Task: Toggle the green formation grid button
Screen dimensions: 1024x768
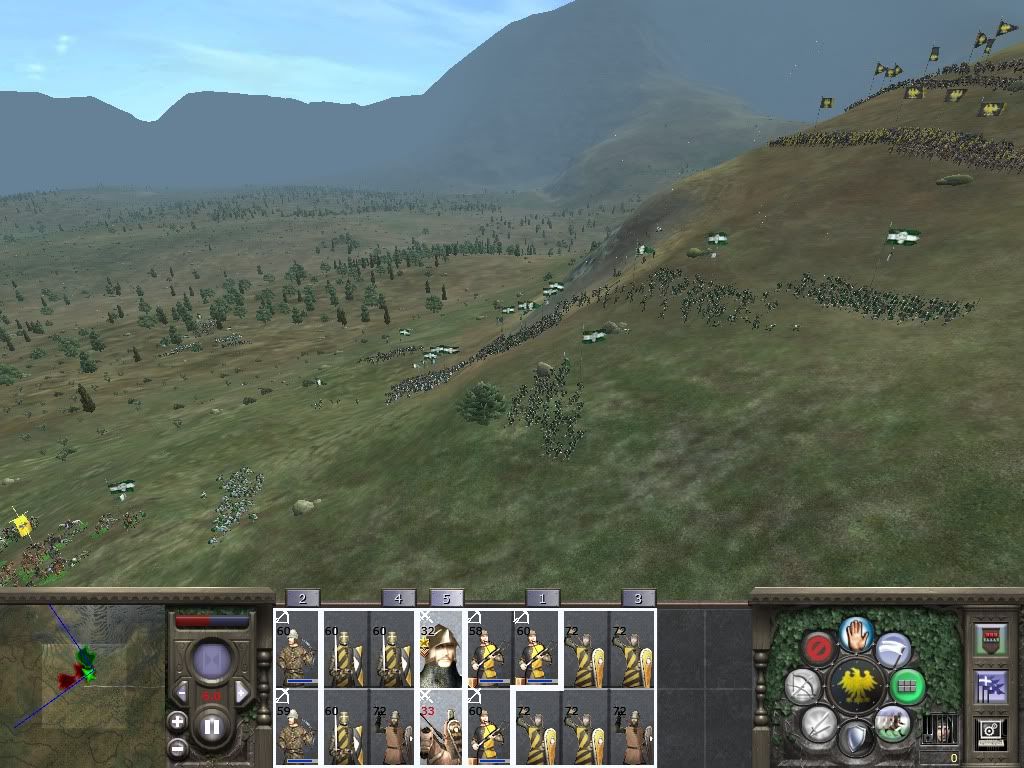Action: (907, 686)
